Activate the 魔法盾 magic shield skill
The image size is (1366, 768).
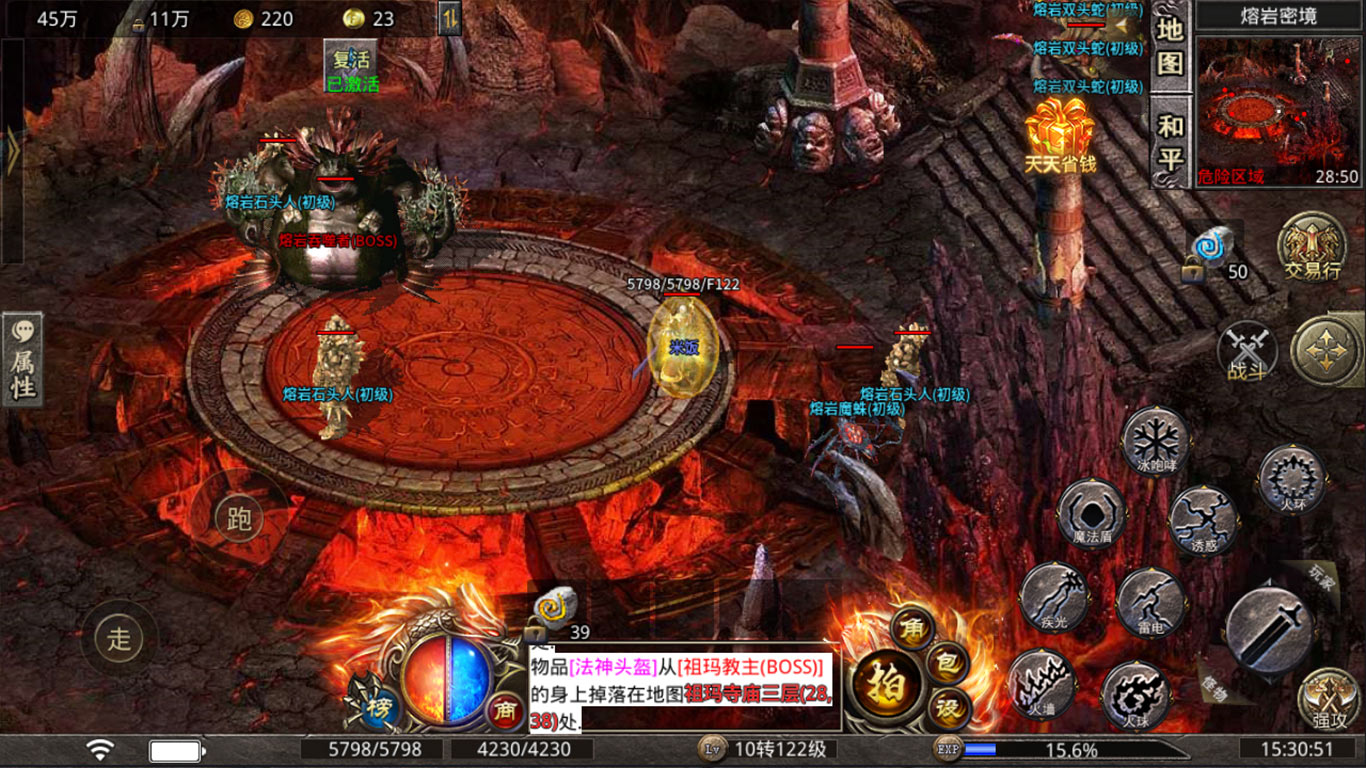point(1091,514)
